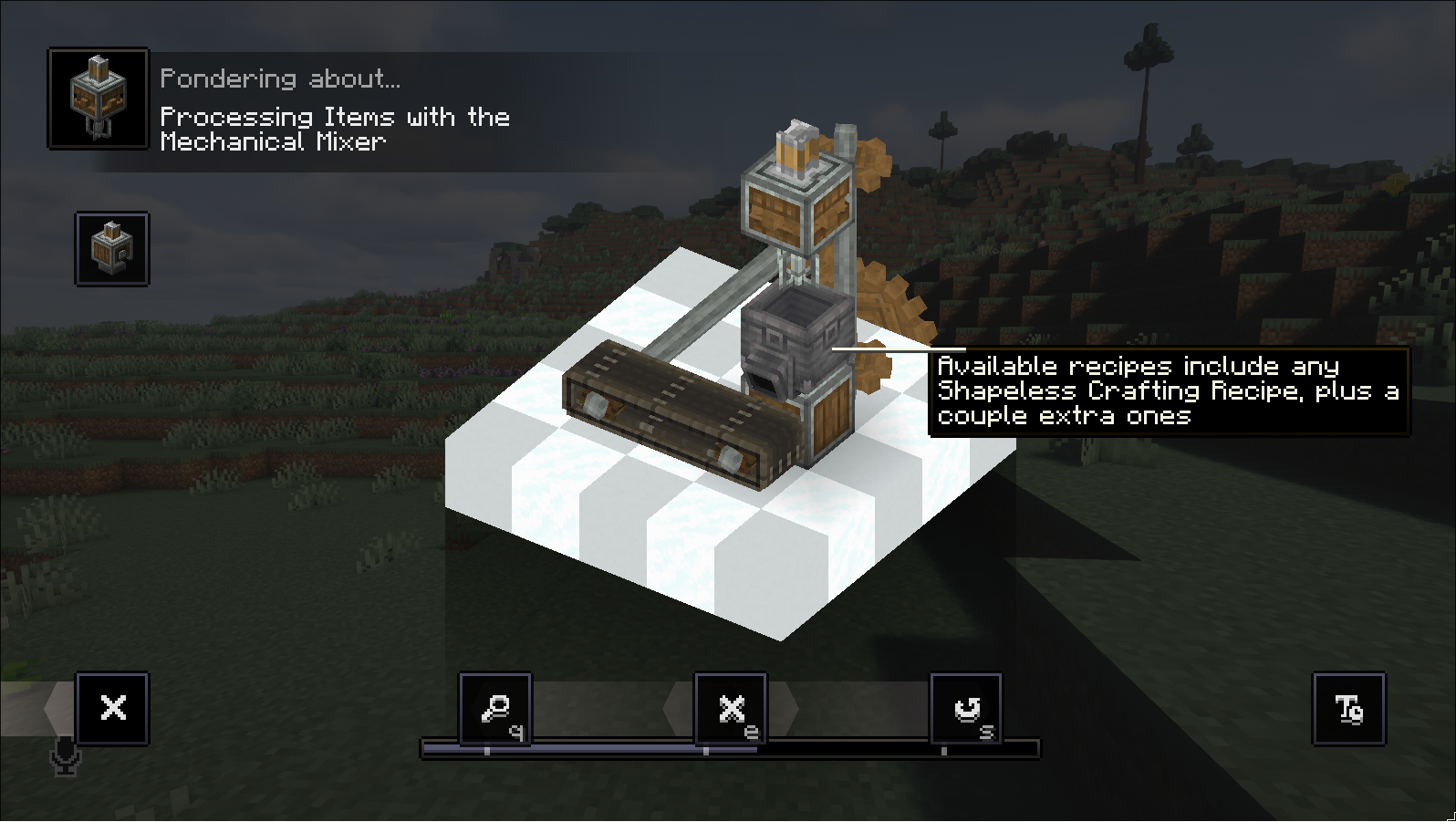The height and width of the screenshot is (822, 1456).
Task: Click the X button without a key label
Action: tap(112, 708)
